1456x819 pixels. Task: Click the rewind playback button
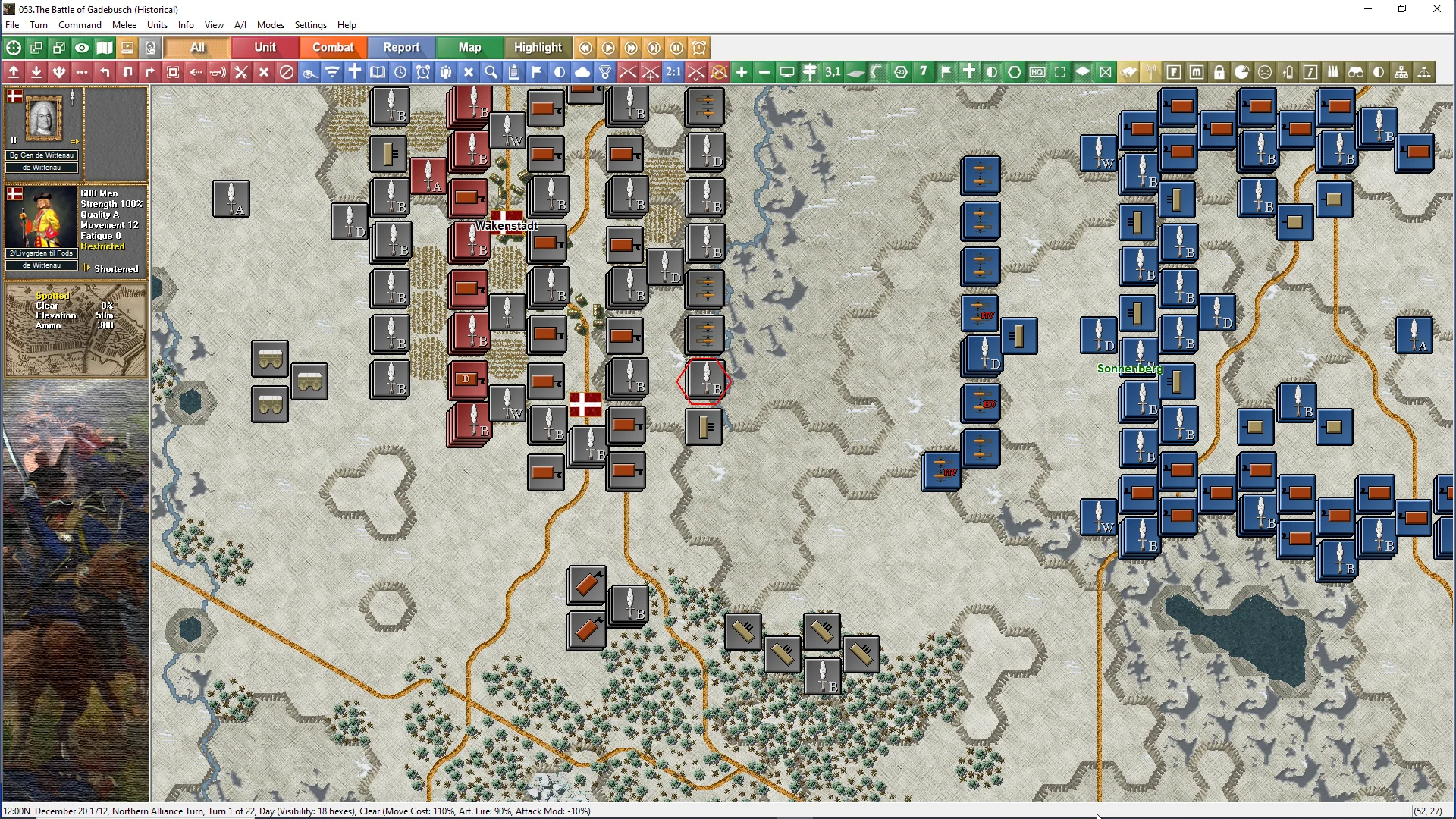coord(585,48)
